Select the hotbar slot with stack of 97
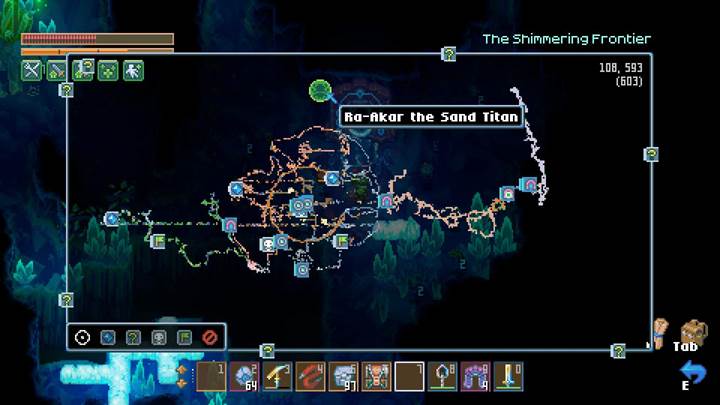Screen dimensions: 720x405 click(343, 377)
